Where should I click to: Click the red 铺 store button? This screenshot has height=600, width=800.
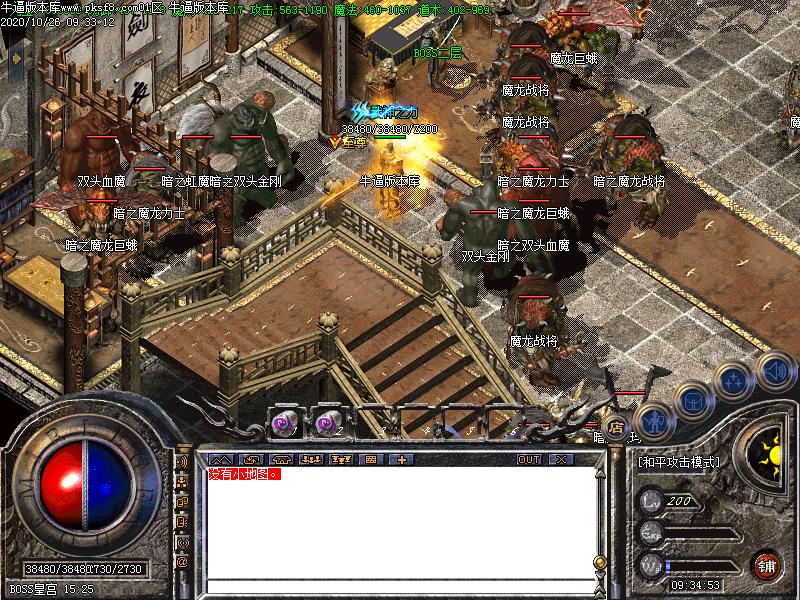[767, 565]
